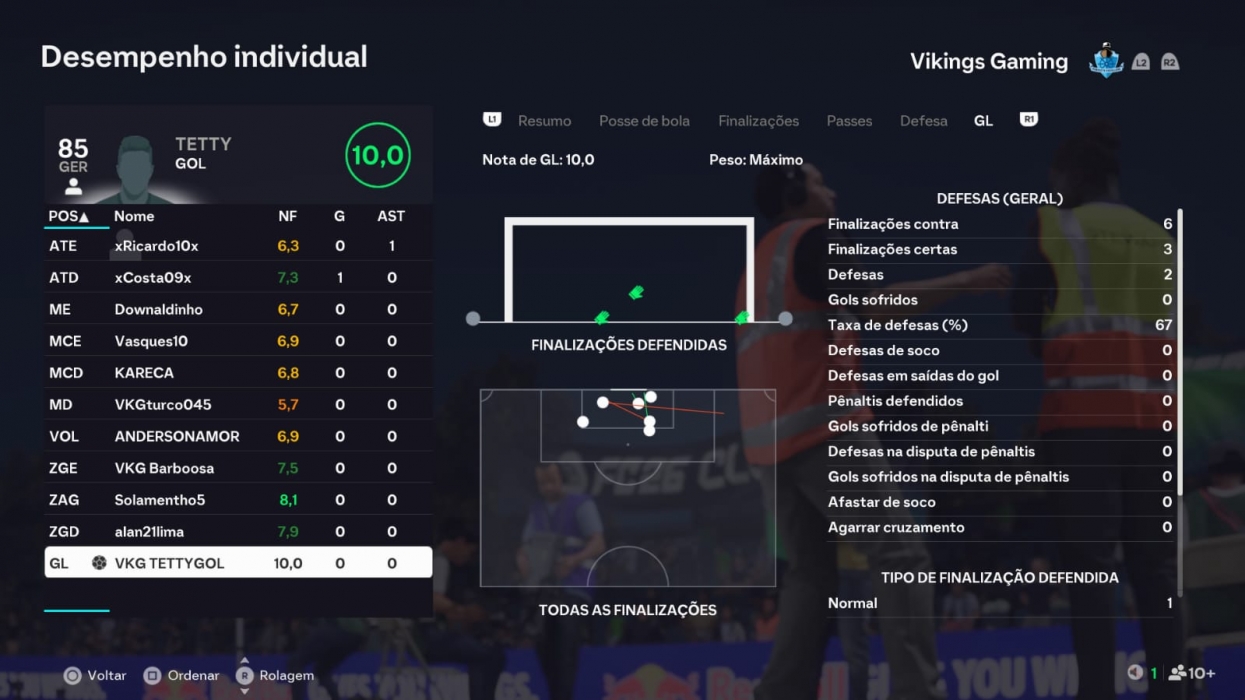
Task: Switch to the Defesa tab
Action: [923, 121]
